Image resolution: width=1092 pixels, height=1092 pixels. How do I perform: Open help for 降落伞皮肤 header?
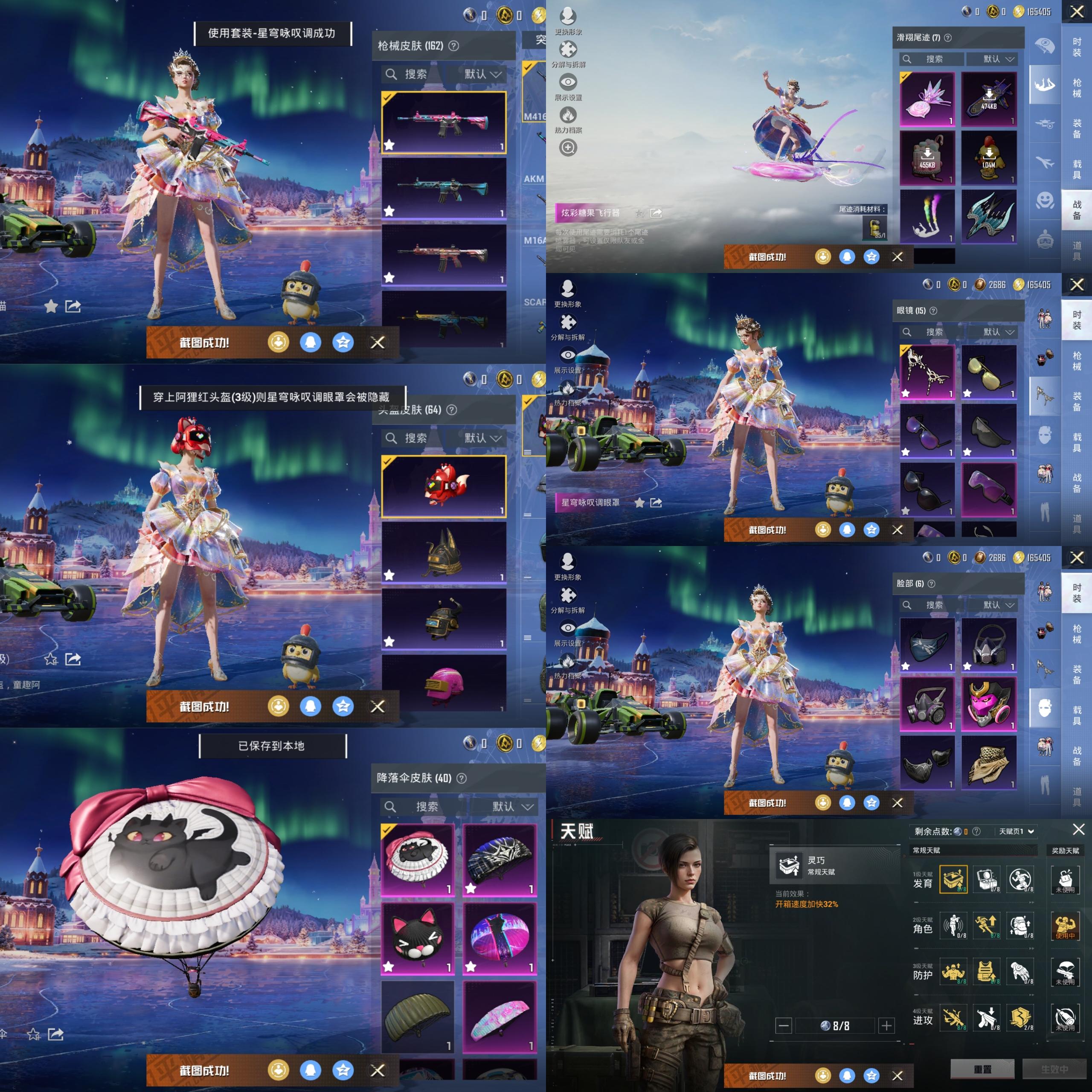tap(462, 778)
